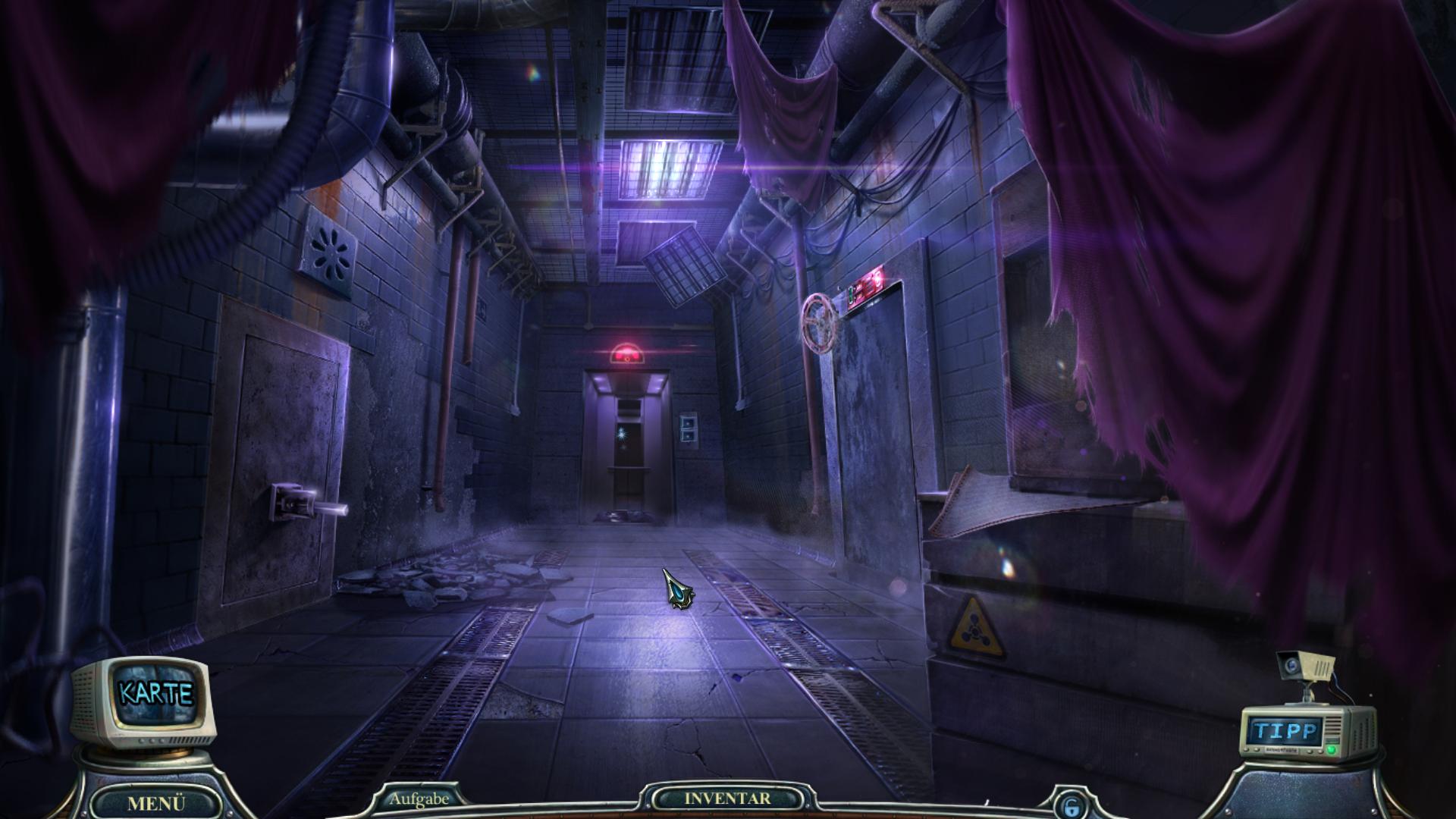
Task: Use the Tipp hint button
Action: (x=1286, y=731)
